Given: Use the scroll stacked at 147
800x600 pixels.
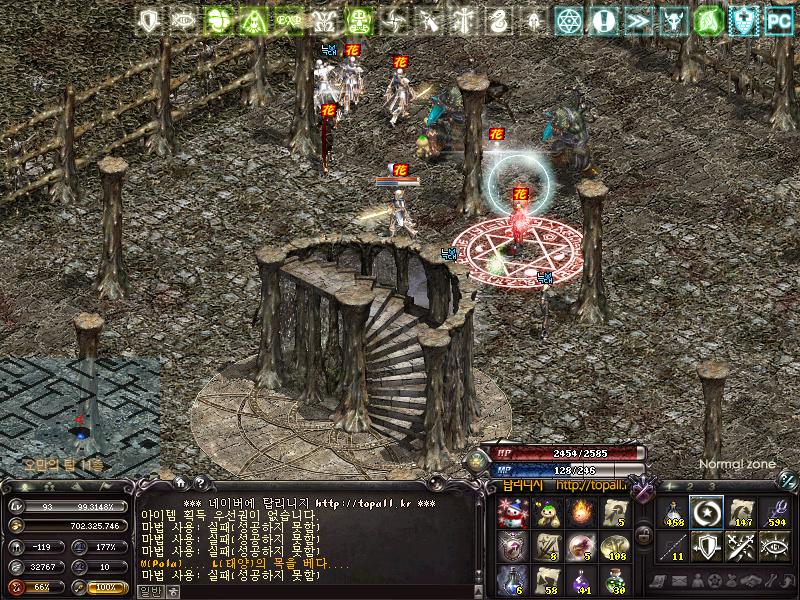Looking at the screenshot, I should click(741, 513).
